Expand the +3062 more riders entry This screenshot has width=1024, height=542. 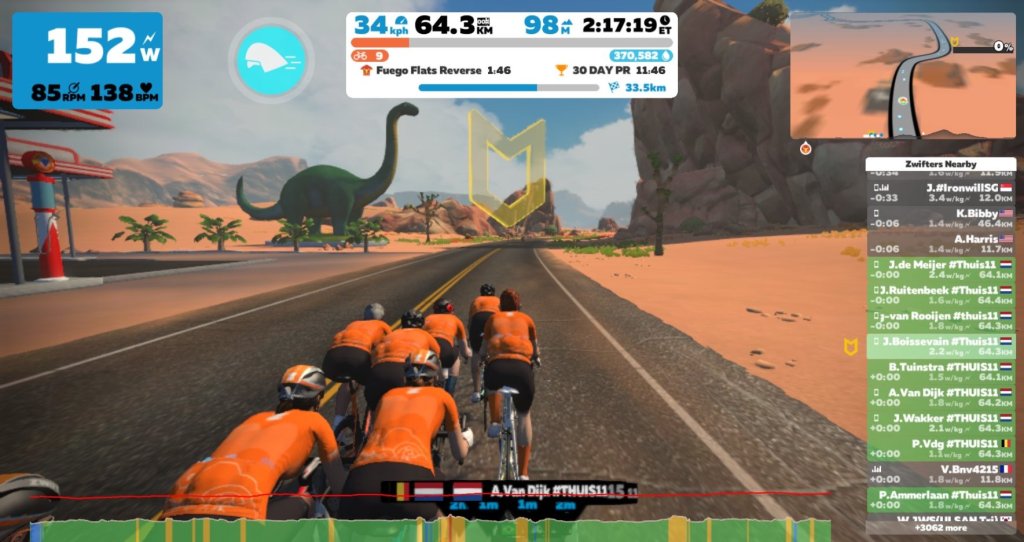pos(941,528)
